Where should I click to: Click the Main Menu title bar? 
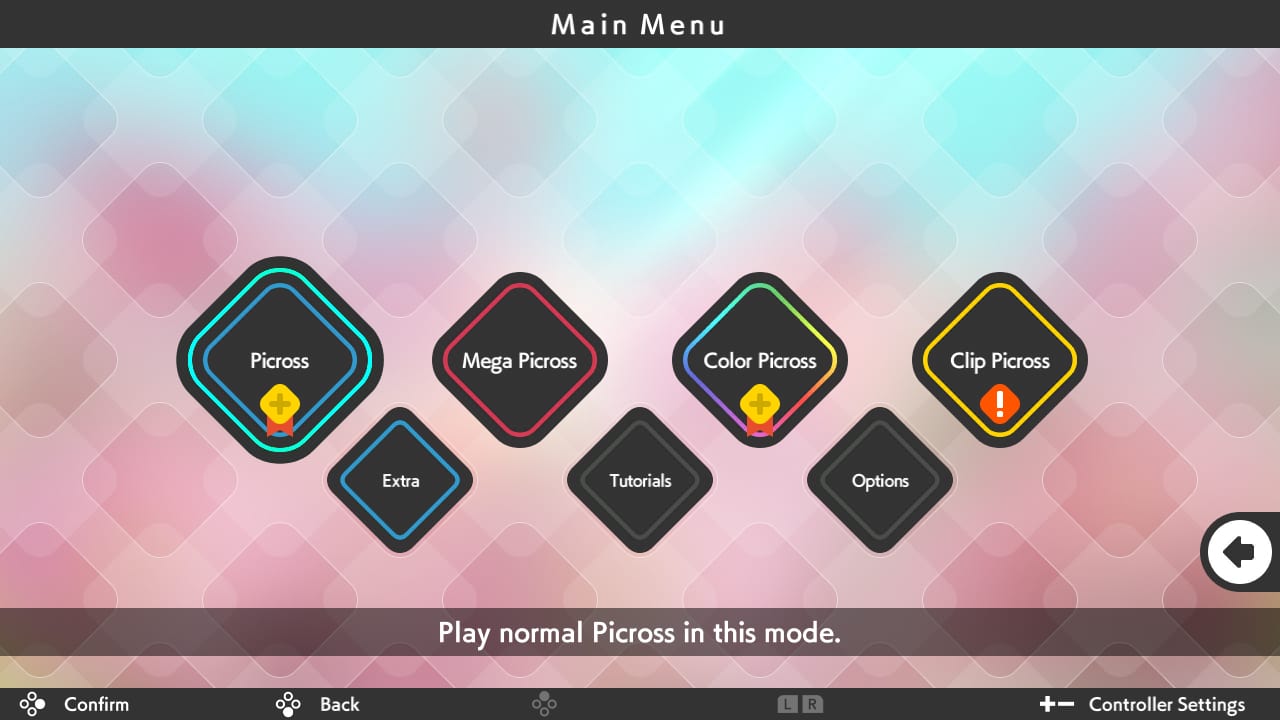(639, 24)
